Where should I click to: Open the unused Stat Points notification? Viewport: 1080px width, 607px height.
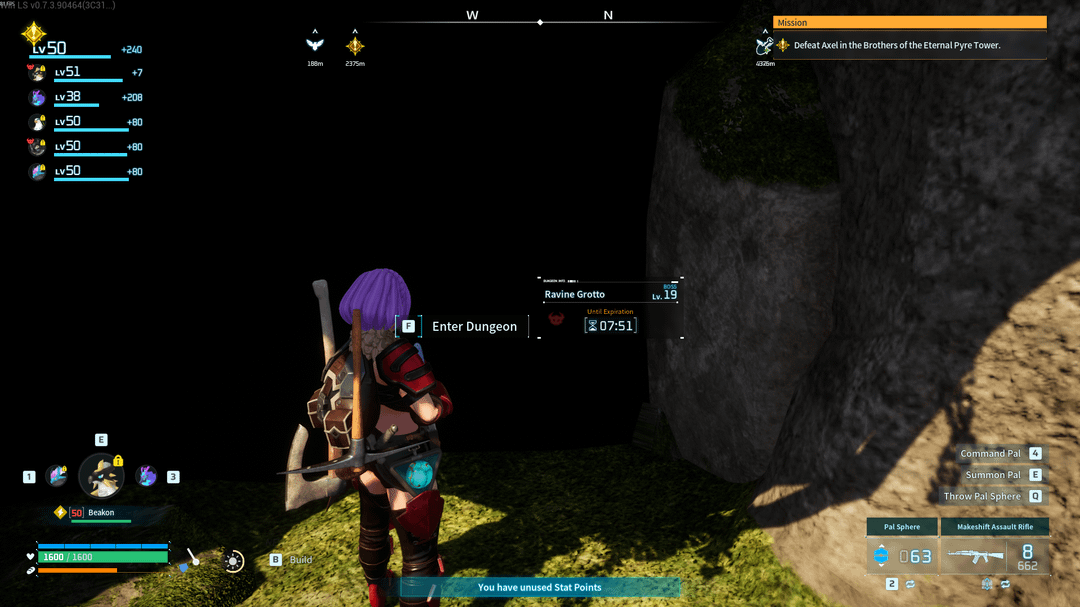(540, 587)
